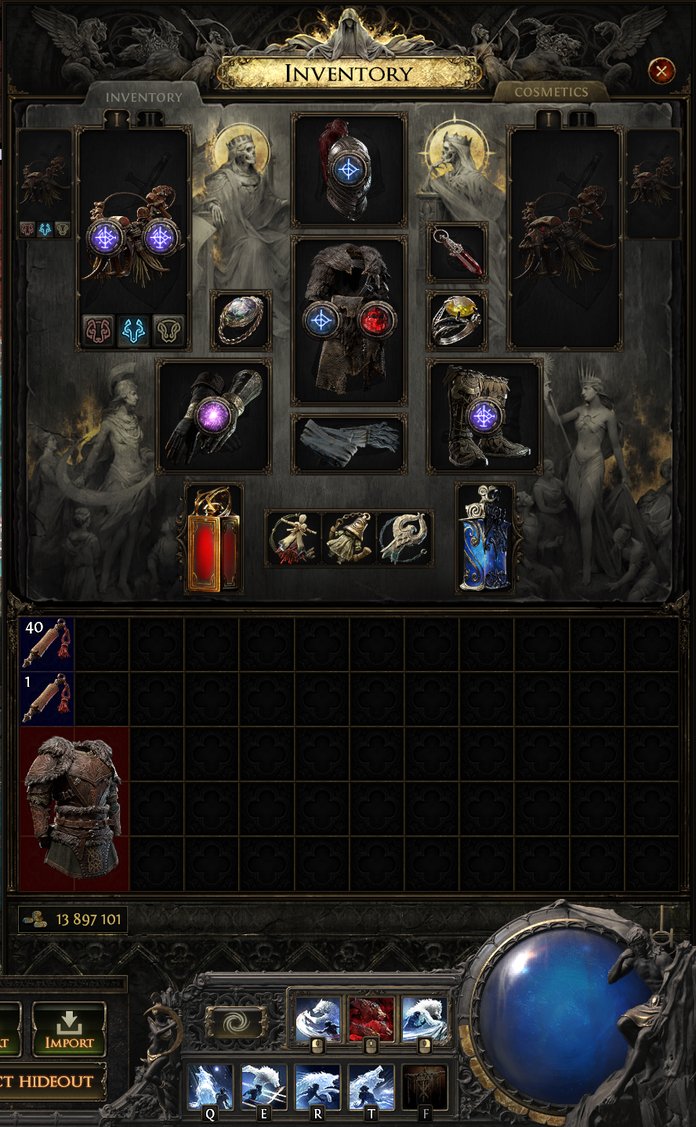The width and height of the screenshot is (696, 1127).
Task: Select the single scroll with count 1
Action: [47, 698]
